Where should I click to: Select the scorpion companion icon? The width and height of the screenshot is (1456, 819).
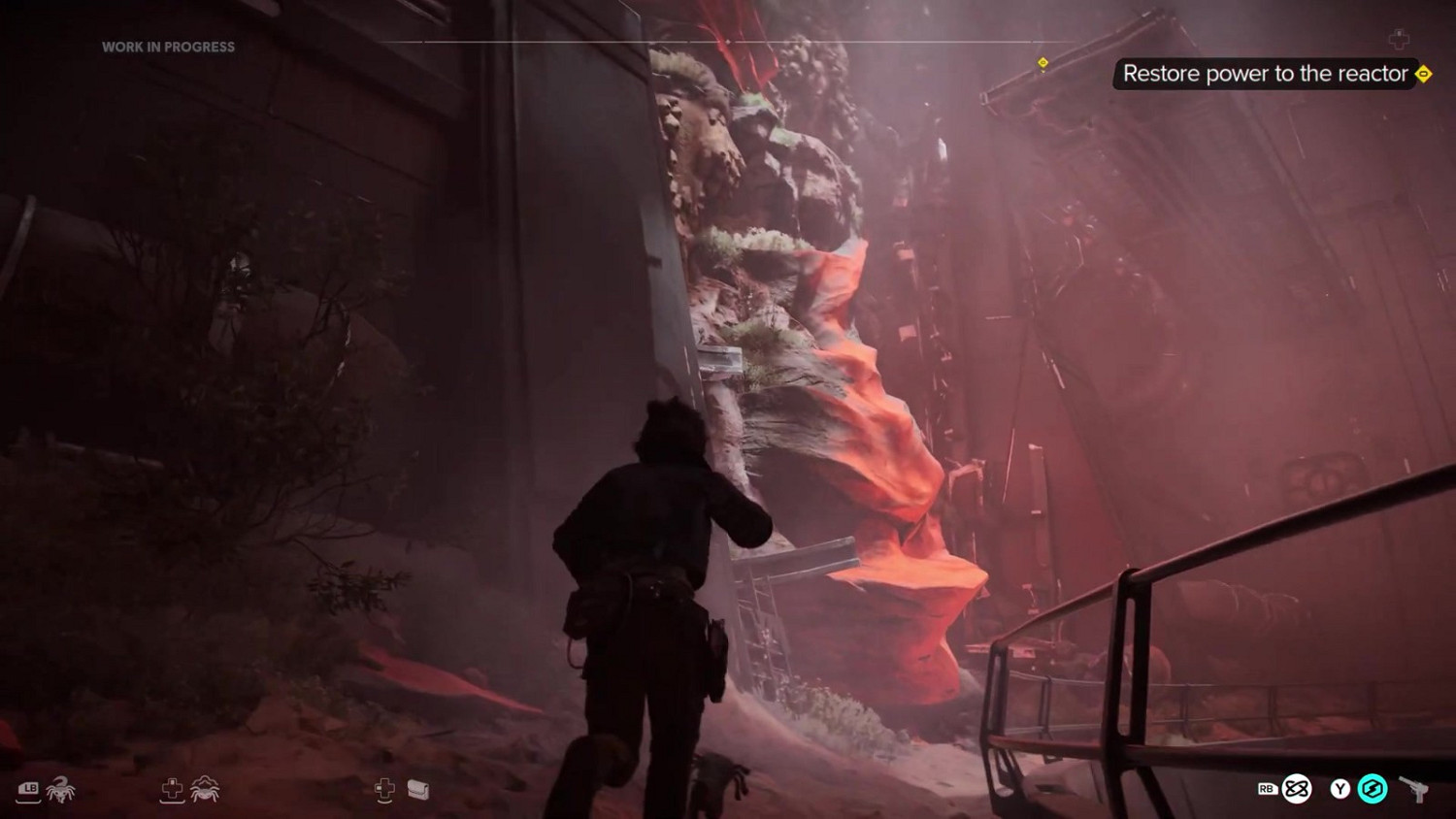[x=60, y=789]
